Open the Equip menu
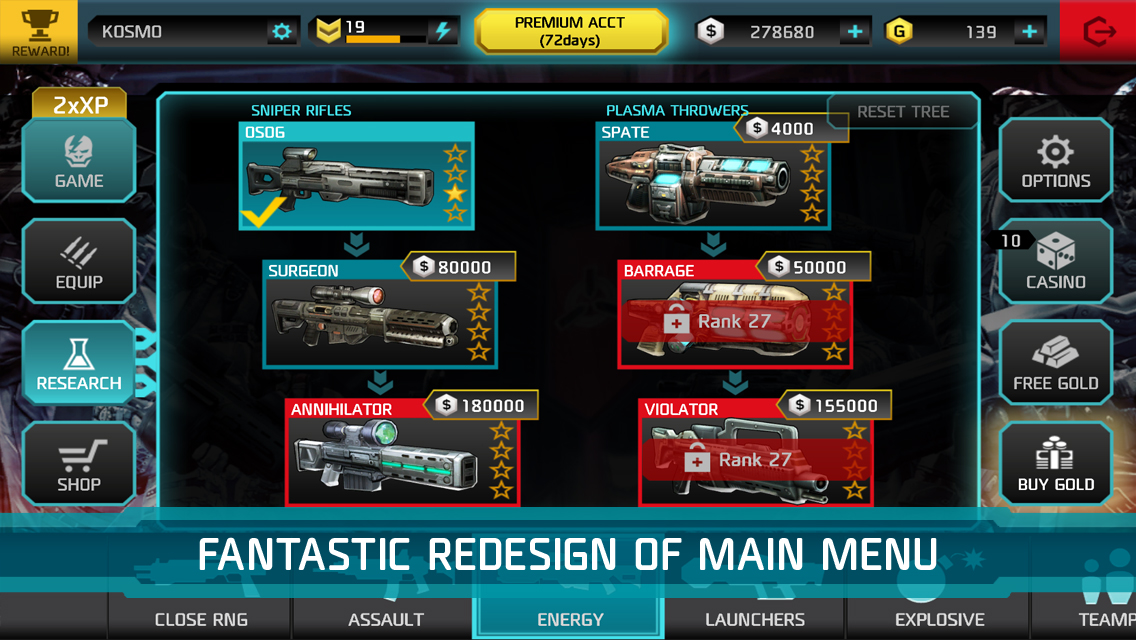Screen dimensions: 1136x640 click(79, 263)
